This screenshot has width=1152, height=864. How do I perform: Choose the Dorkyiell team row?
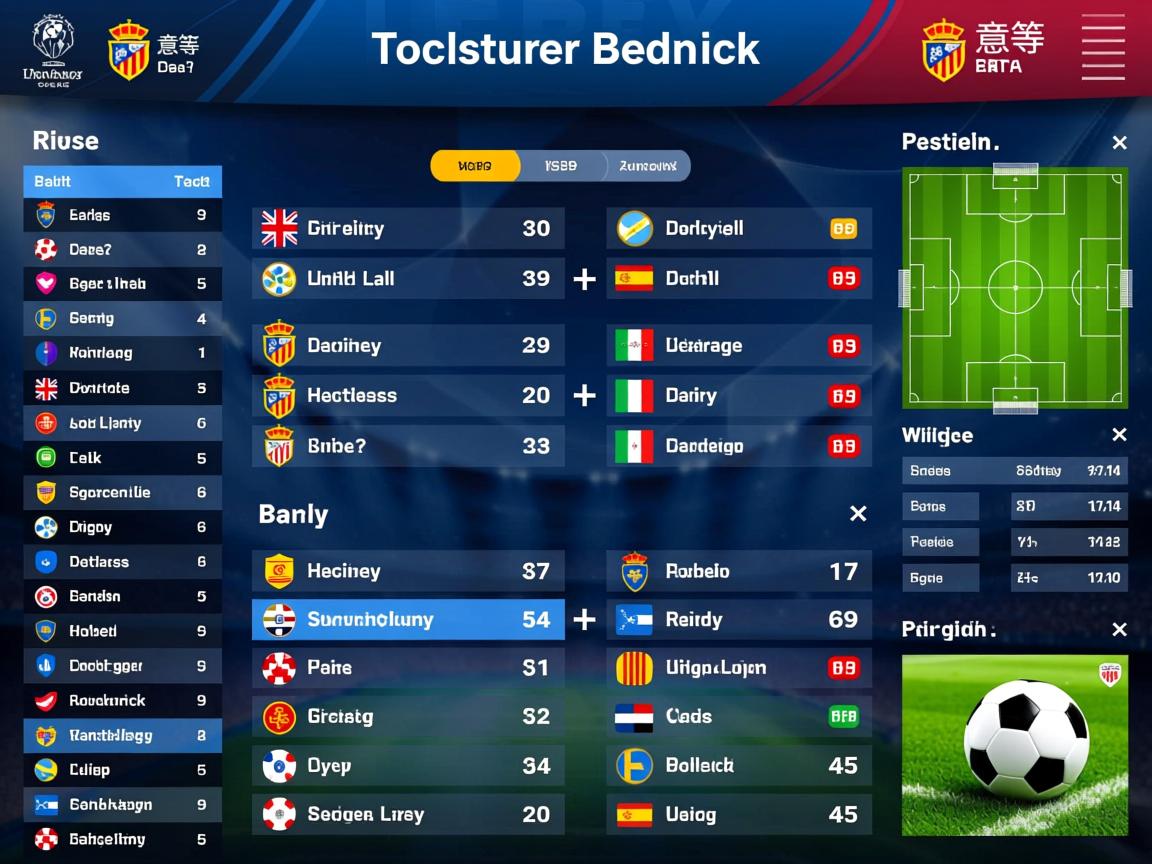point(739,228)
